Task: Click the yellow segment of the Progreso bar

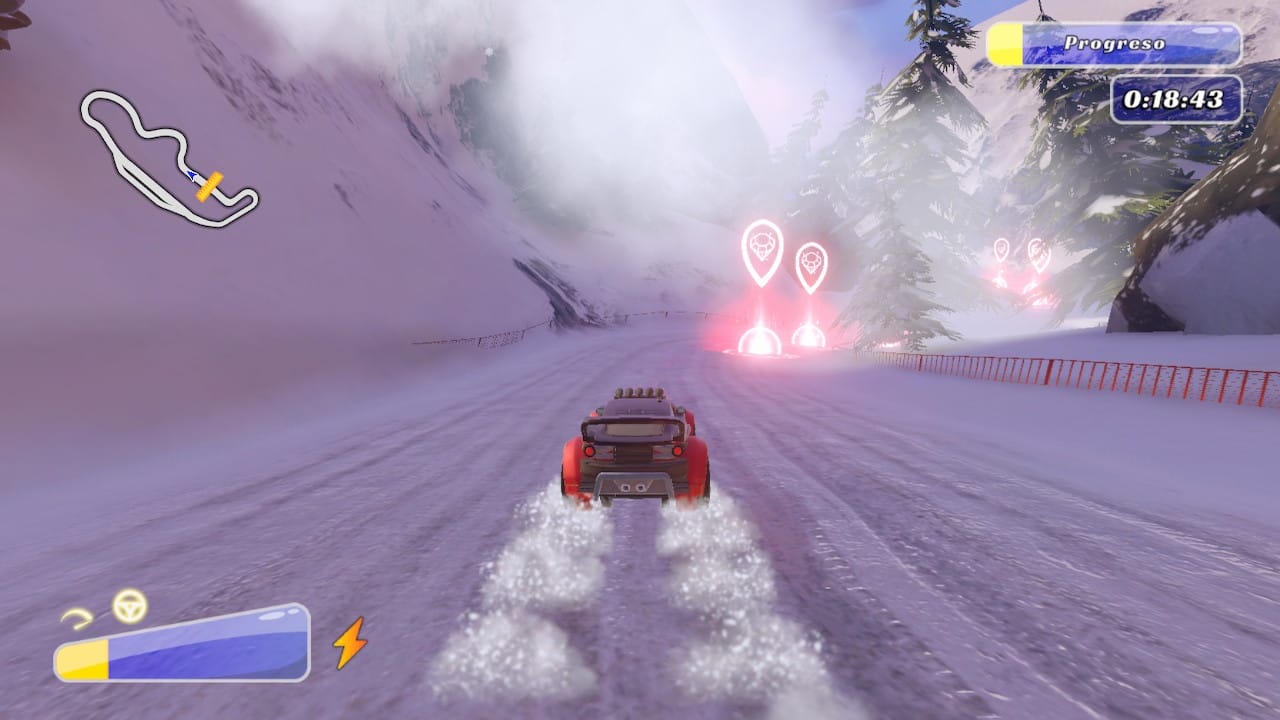Action: tap(1003, 42)
